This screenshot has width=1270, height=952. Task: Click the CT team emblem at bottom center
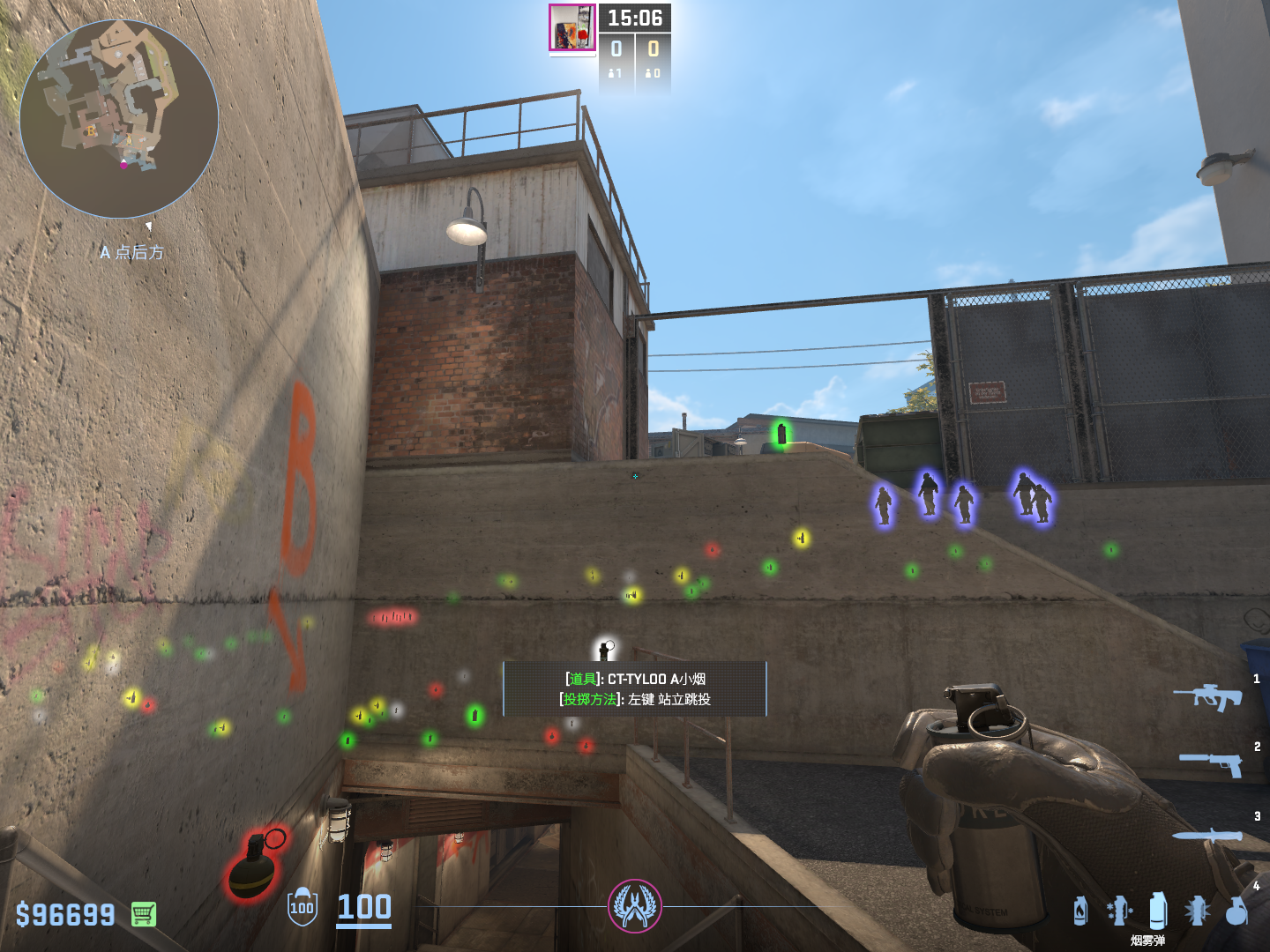pyautogui.click(x=634, y=905)
